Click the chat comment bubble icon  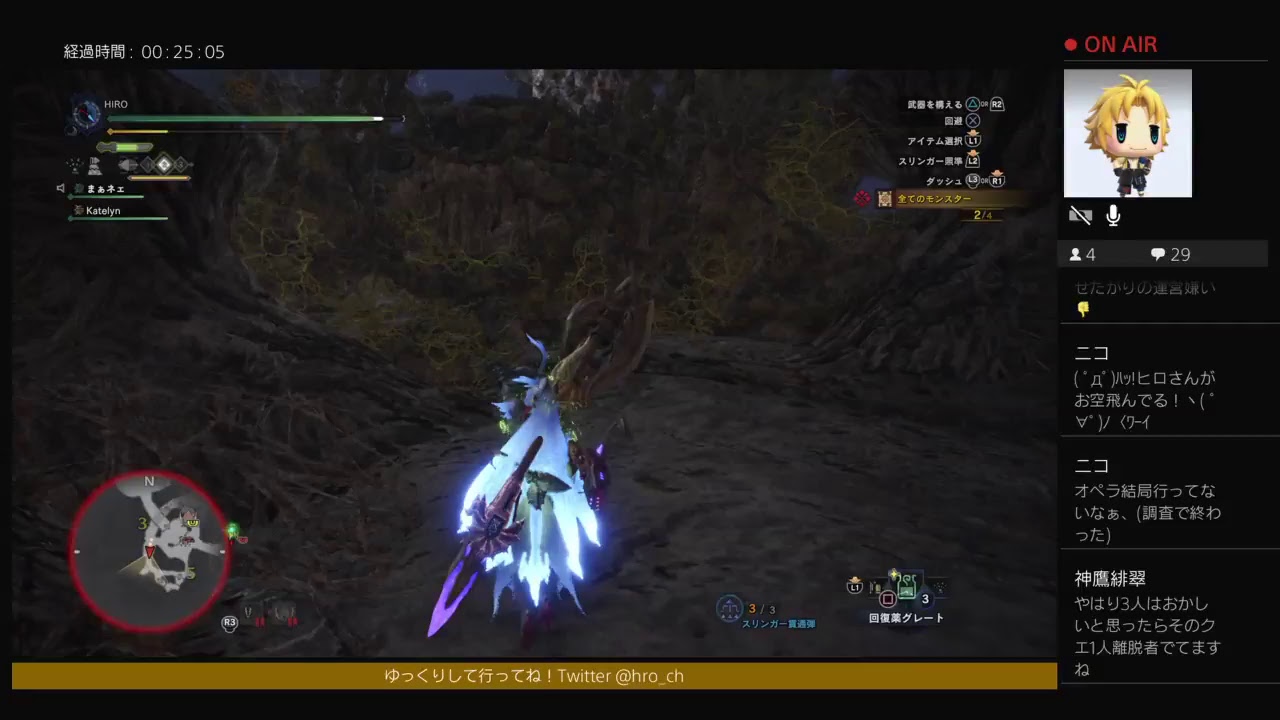1157,254
